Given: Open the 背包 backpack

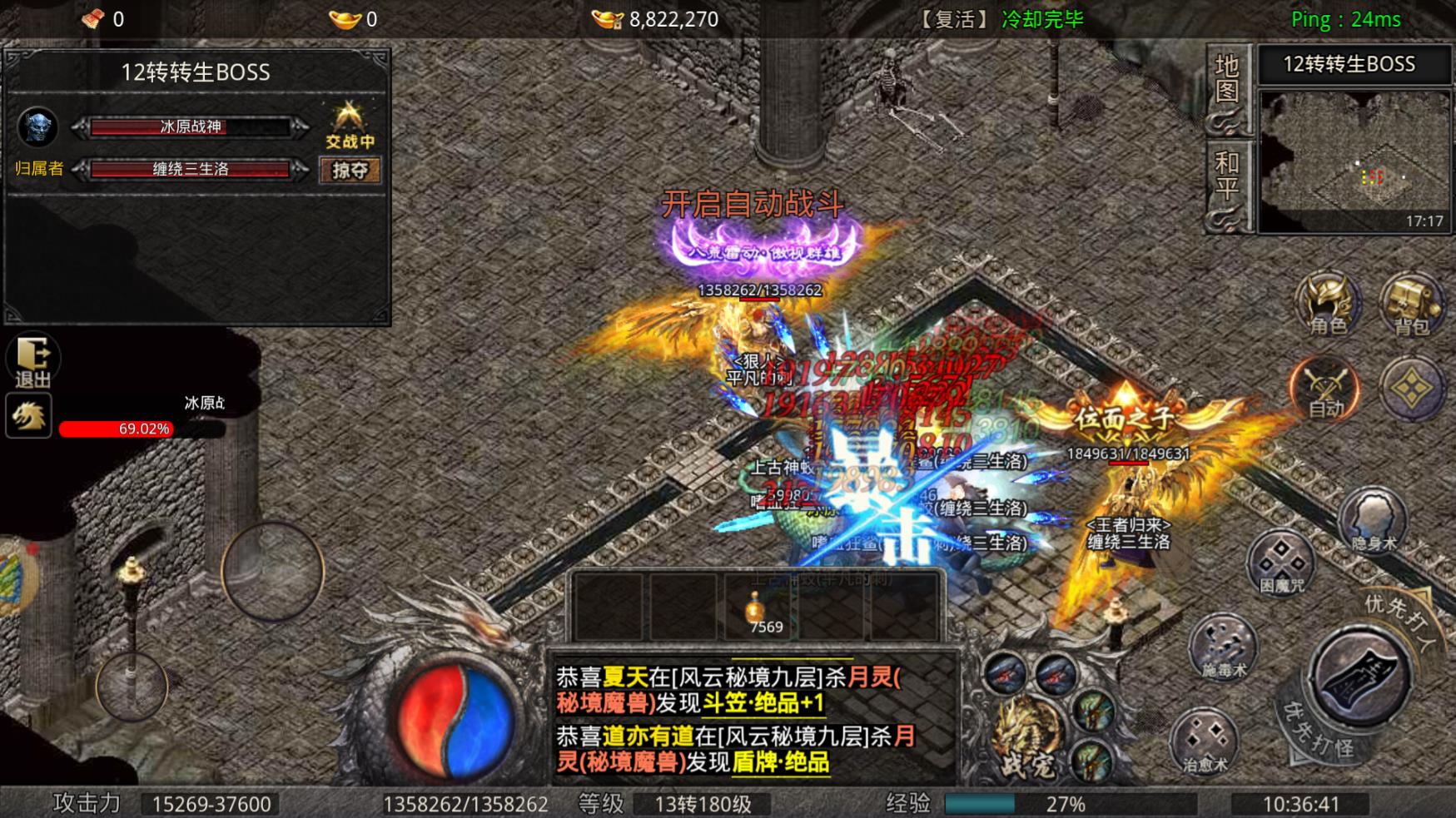Looking at the screenshot, I should coord(1412,304).
